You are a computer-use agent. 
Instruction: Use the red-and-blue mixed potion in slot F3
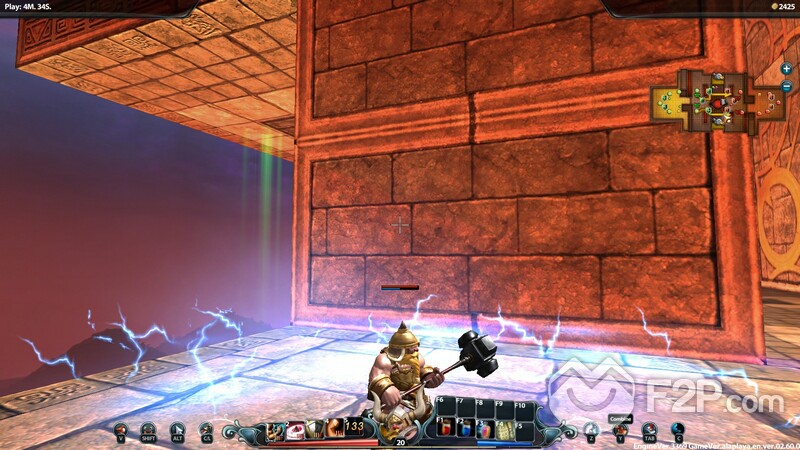click(x=486, y=428)
